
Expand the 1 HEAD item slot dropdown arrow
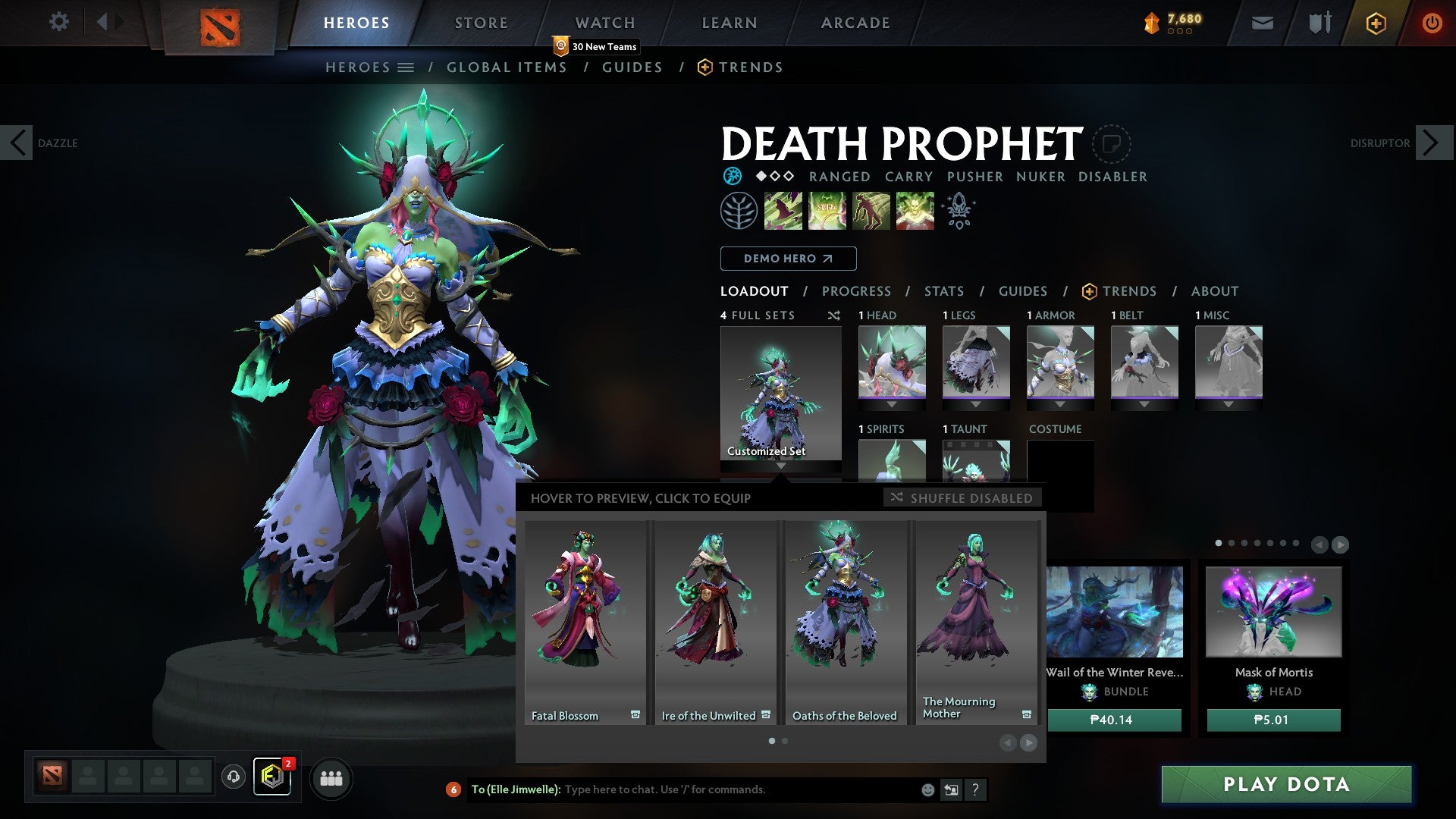coord(892,404)
